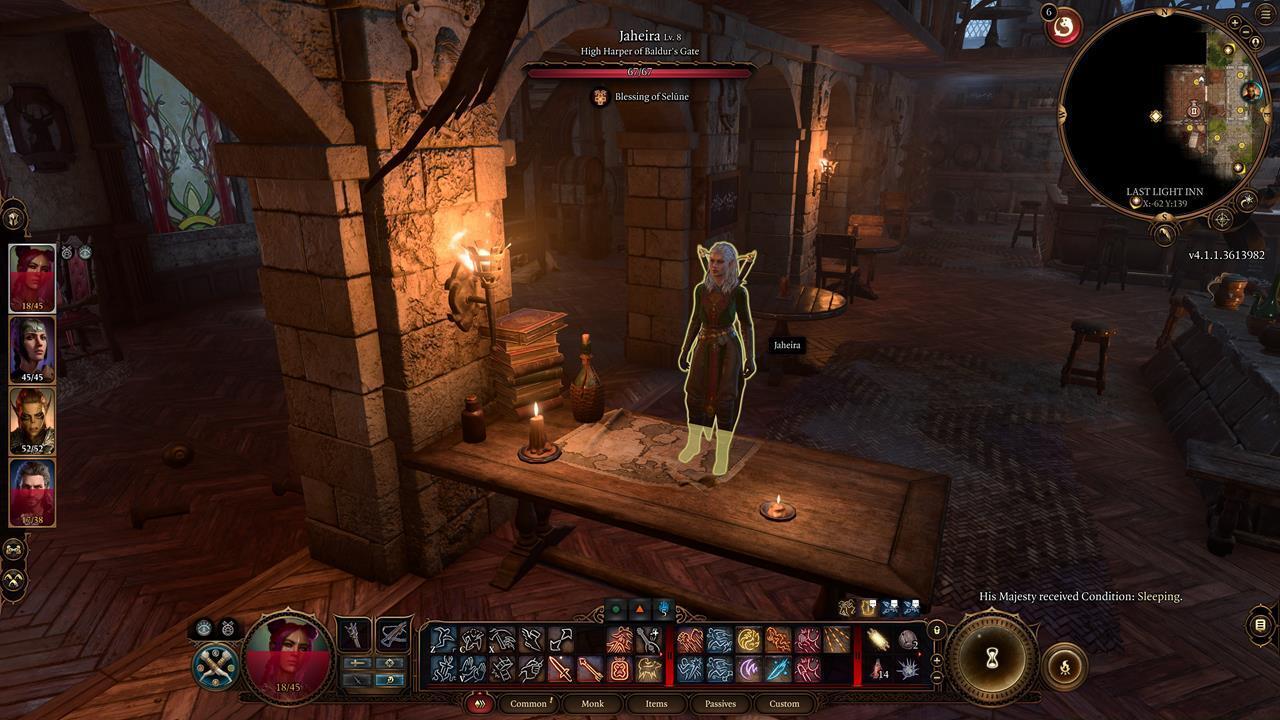Switch to the Passives tab
Viewport: 1280px width, 720px height.
[719, 703]
